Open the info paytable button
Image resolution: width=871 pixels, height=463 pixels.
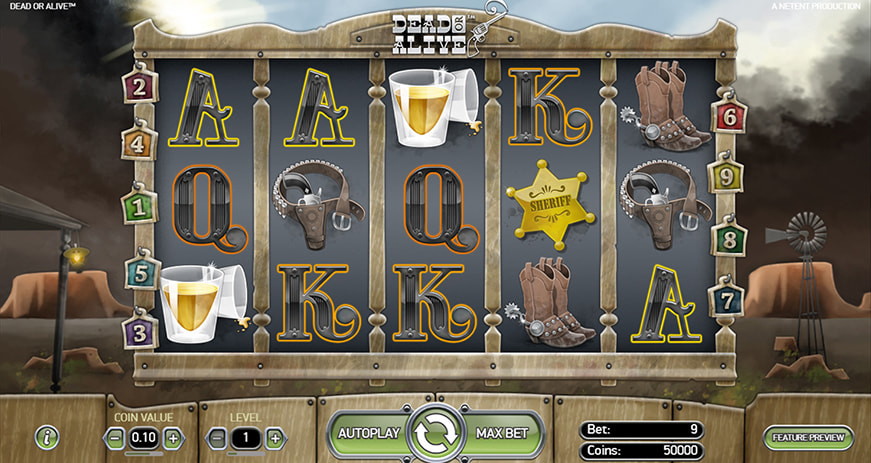click(46, 436)
